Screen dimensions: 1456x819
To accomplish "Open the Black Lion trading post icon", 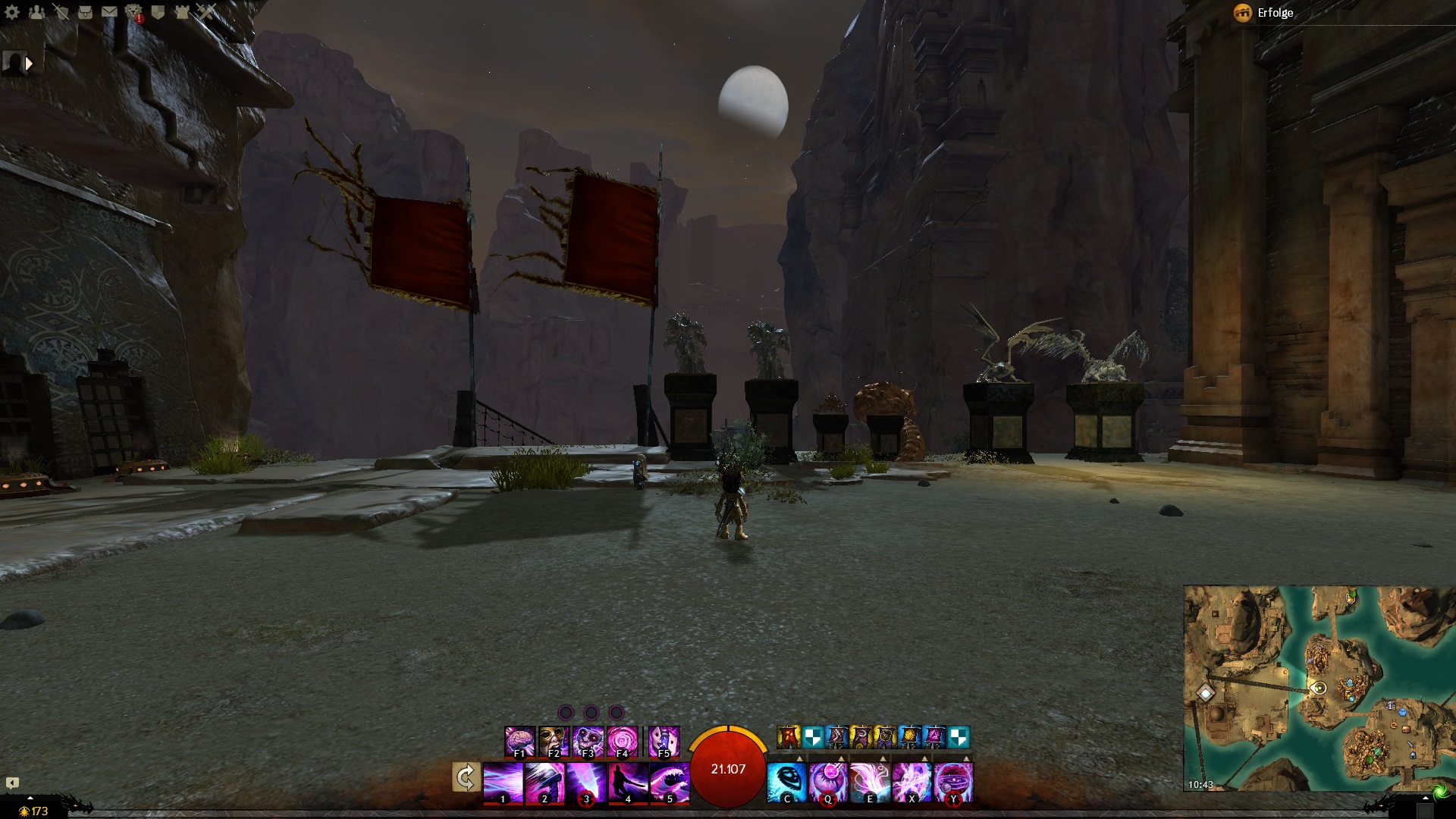I will tap(133, 11).
